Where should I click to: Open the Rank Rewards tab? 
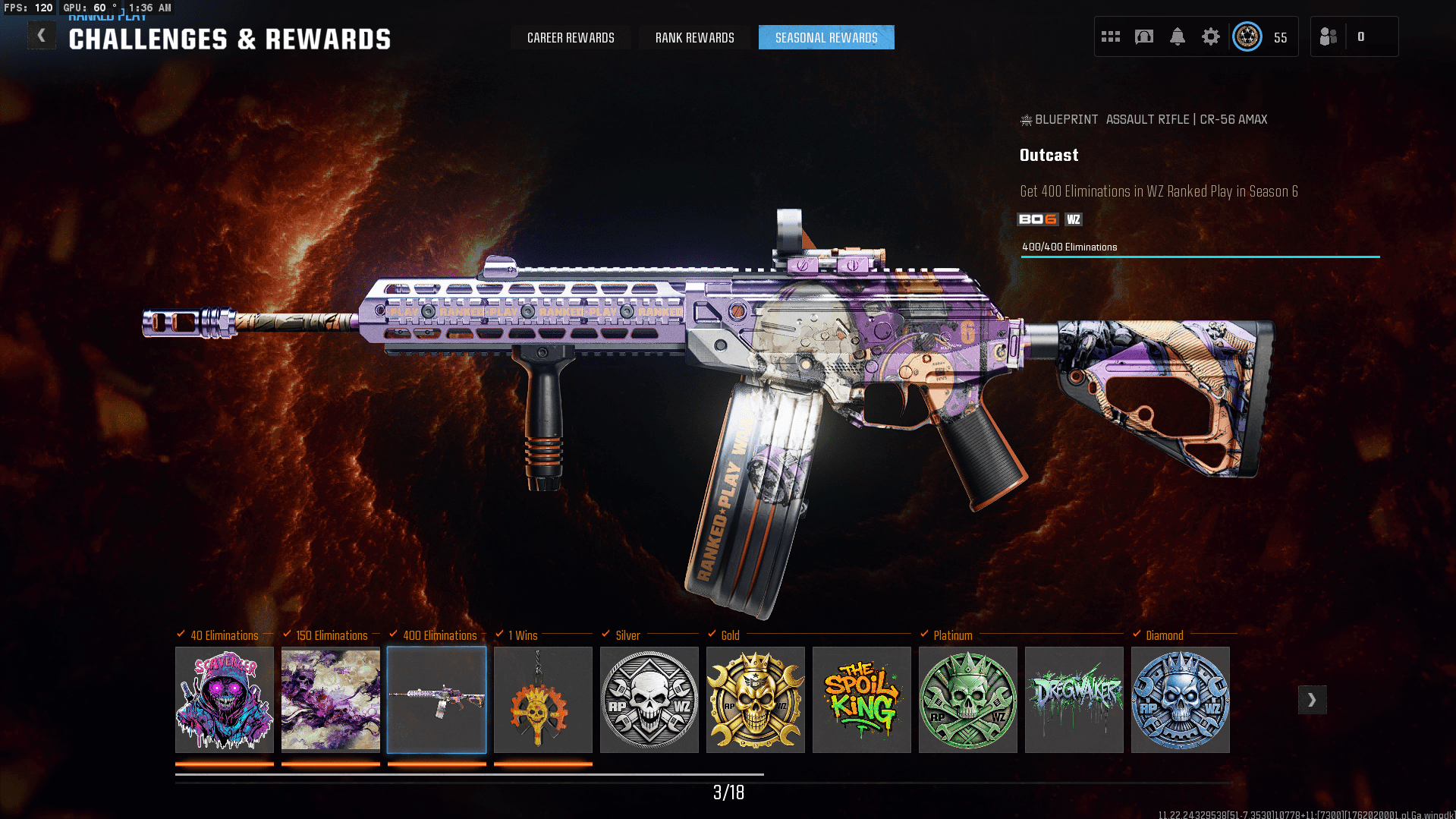(694, 38)
